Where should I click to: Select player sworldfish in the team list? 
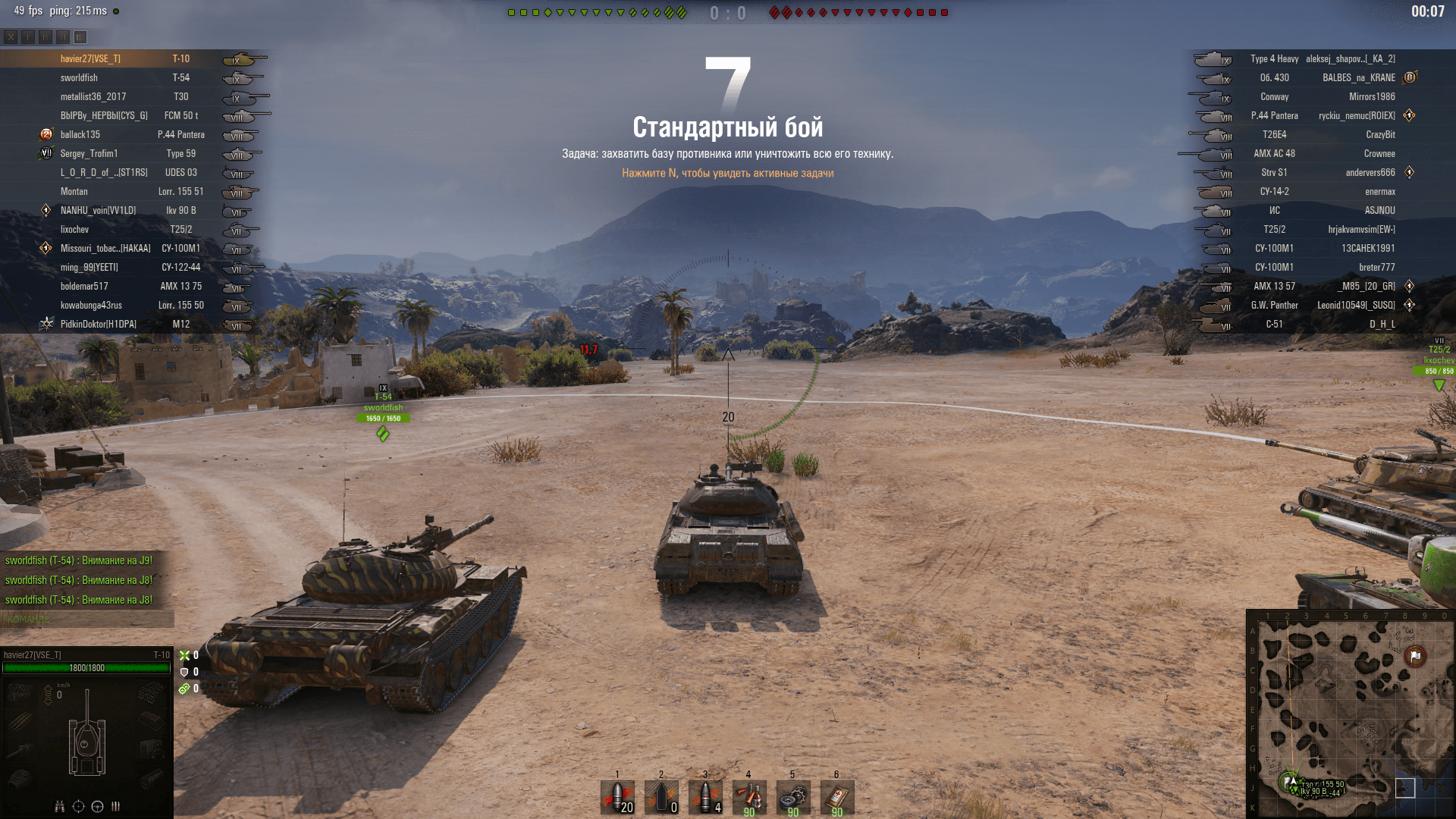tap(80, 77)
